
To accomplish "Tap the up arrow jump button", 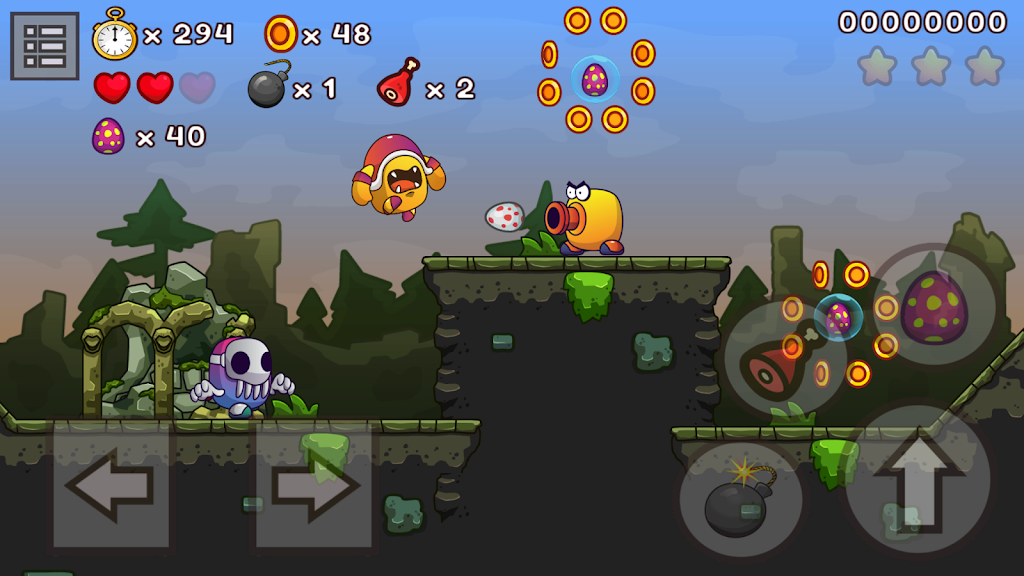I will coord(917,481).
